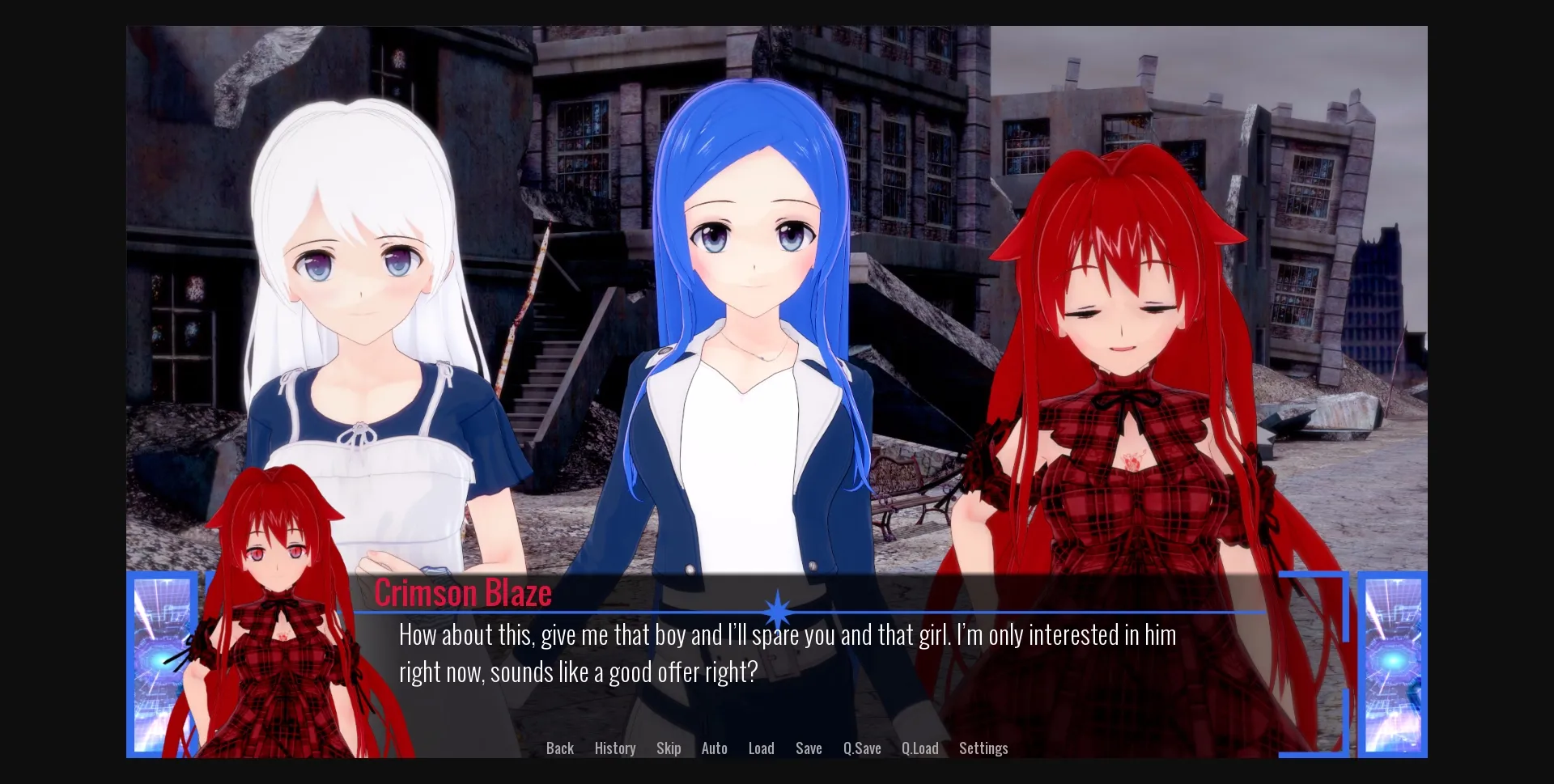Enable Auto-play mode
This screenshot has width=1554, height=784.
click(x=715, y=748)
